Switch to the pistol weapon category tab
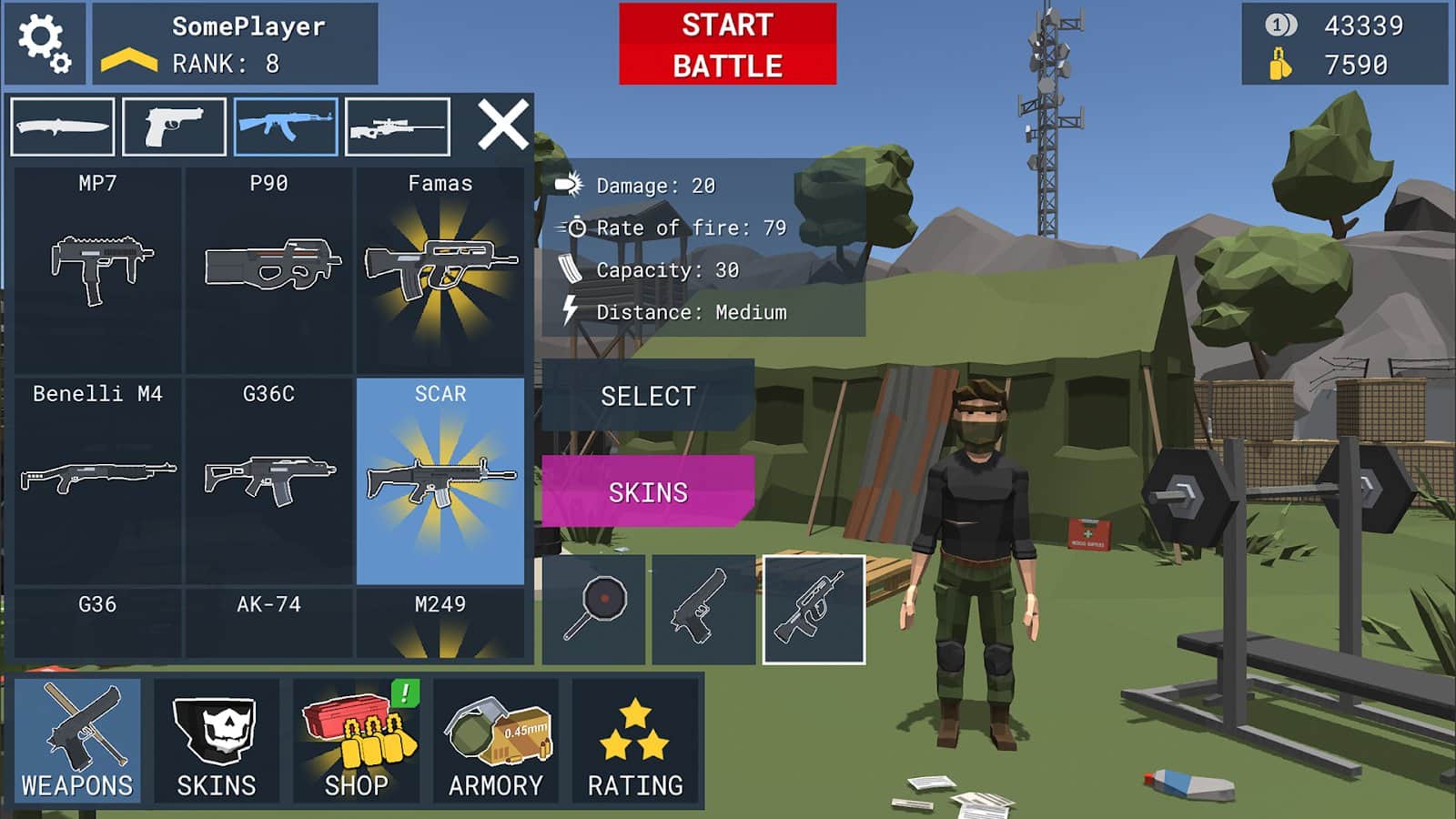 [174, 127]
